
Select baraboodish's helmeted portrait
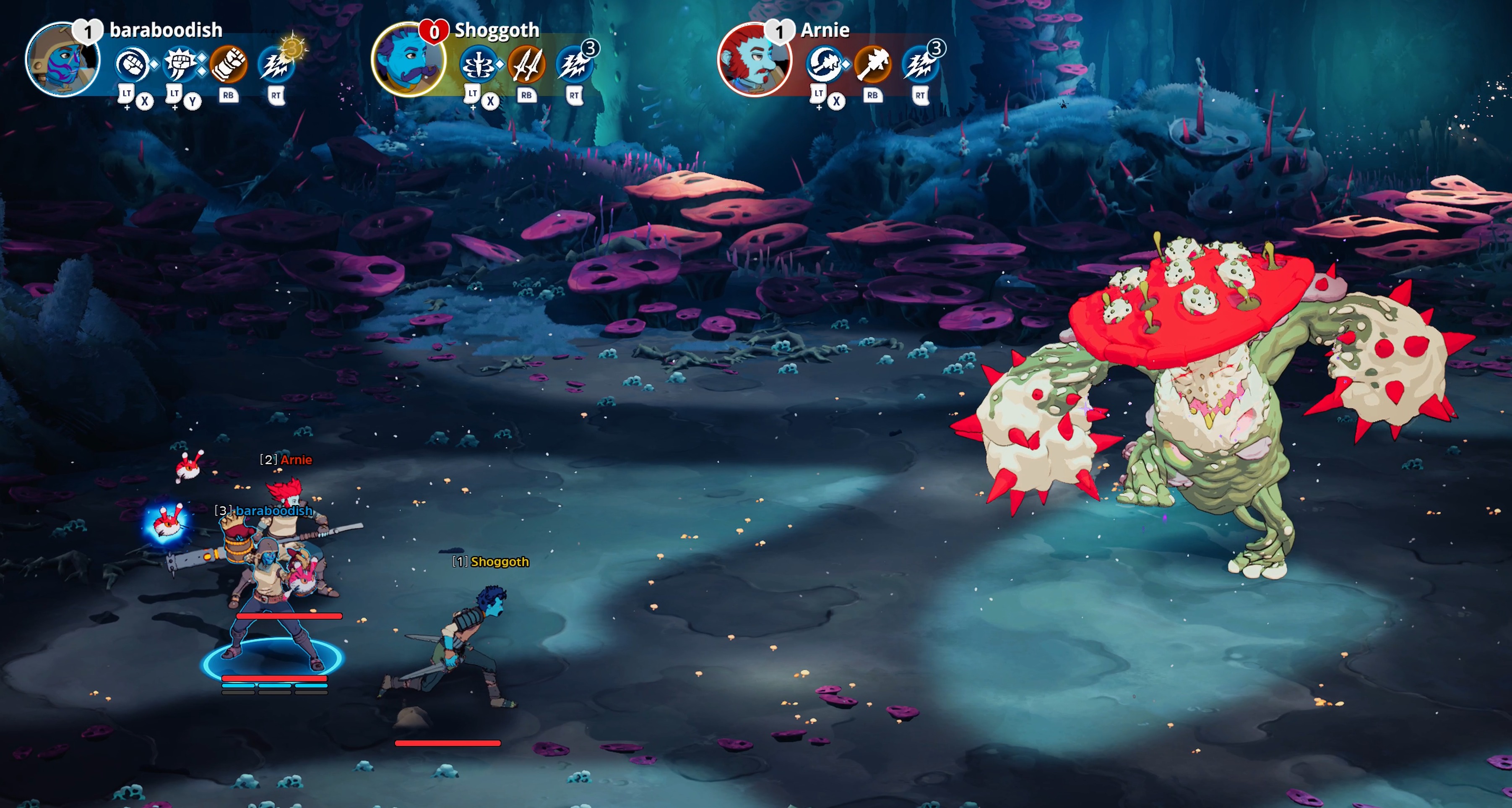click(62, 60)
